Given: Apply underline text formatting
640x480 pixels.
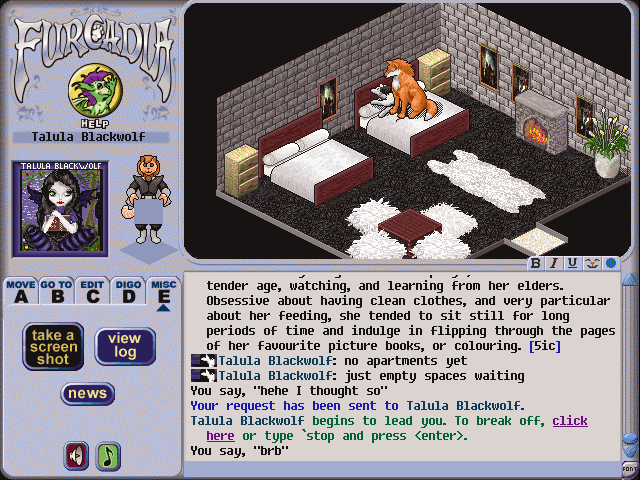Looking at the screenshot, I should click(x=571, y=263).
